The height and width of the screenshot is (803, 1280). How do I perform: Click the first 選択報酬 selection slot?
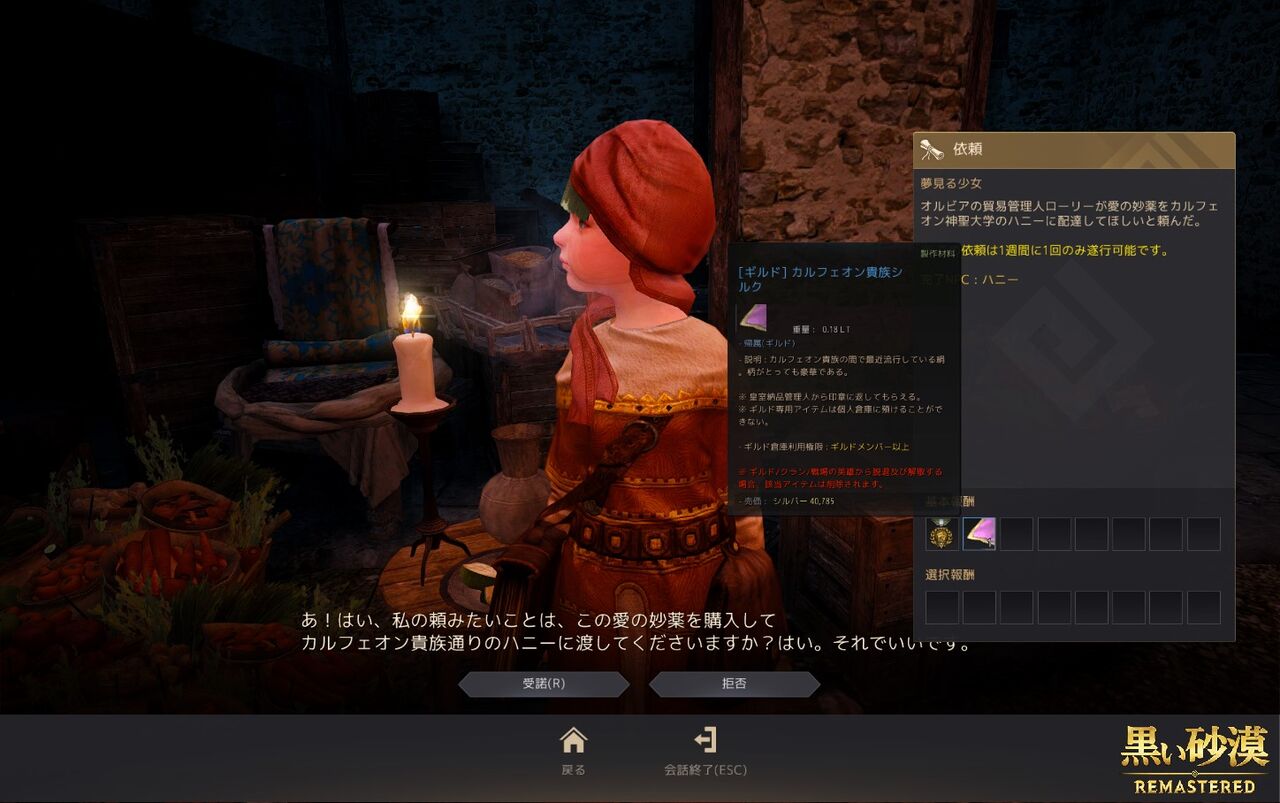coord(941,607)
